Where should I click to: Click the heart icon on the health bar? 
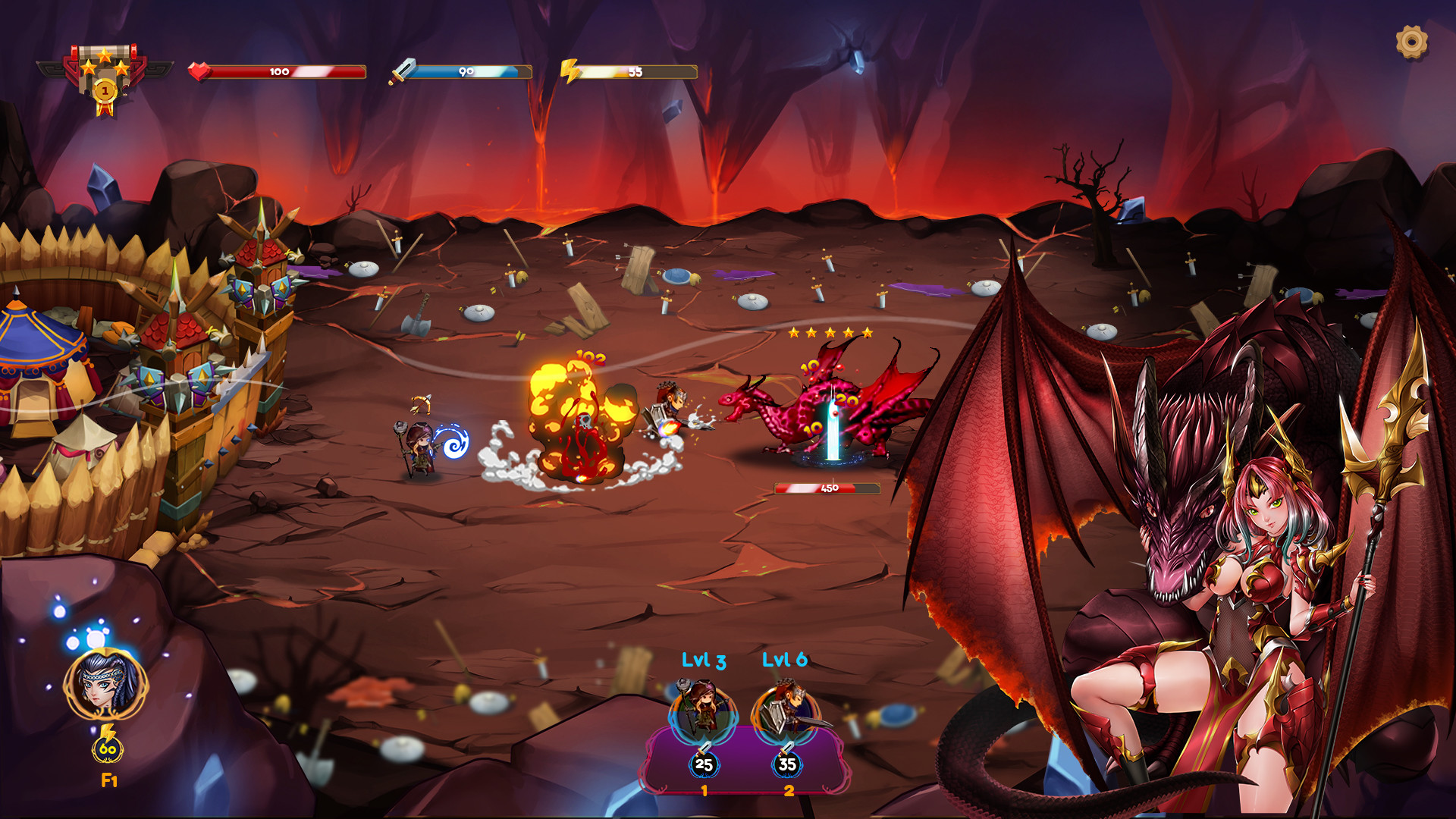199,72
